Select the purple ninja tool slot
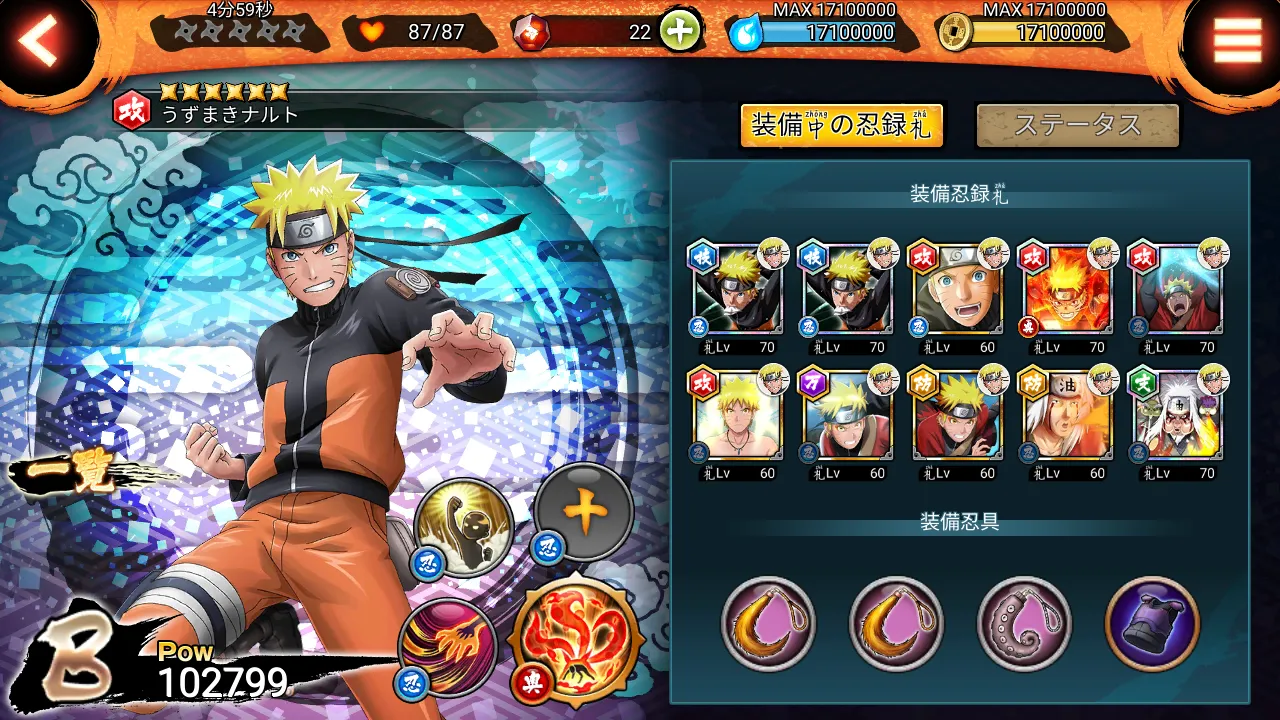Viewport: 1280px width, 720px height. 1152,624
